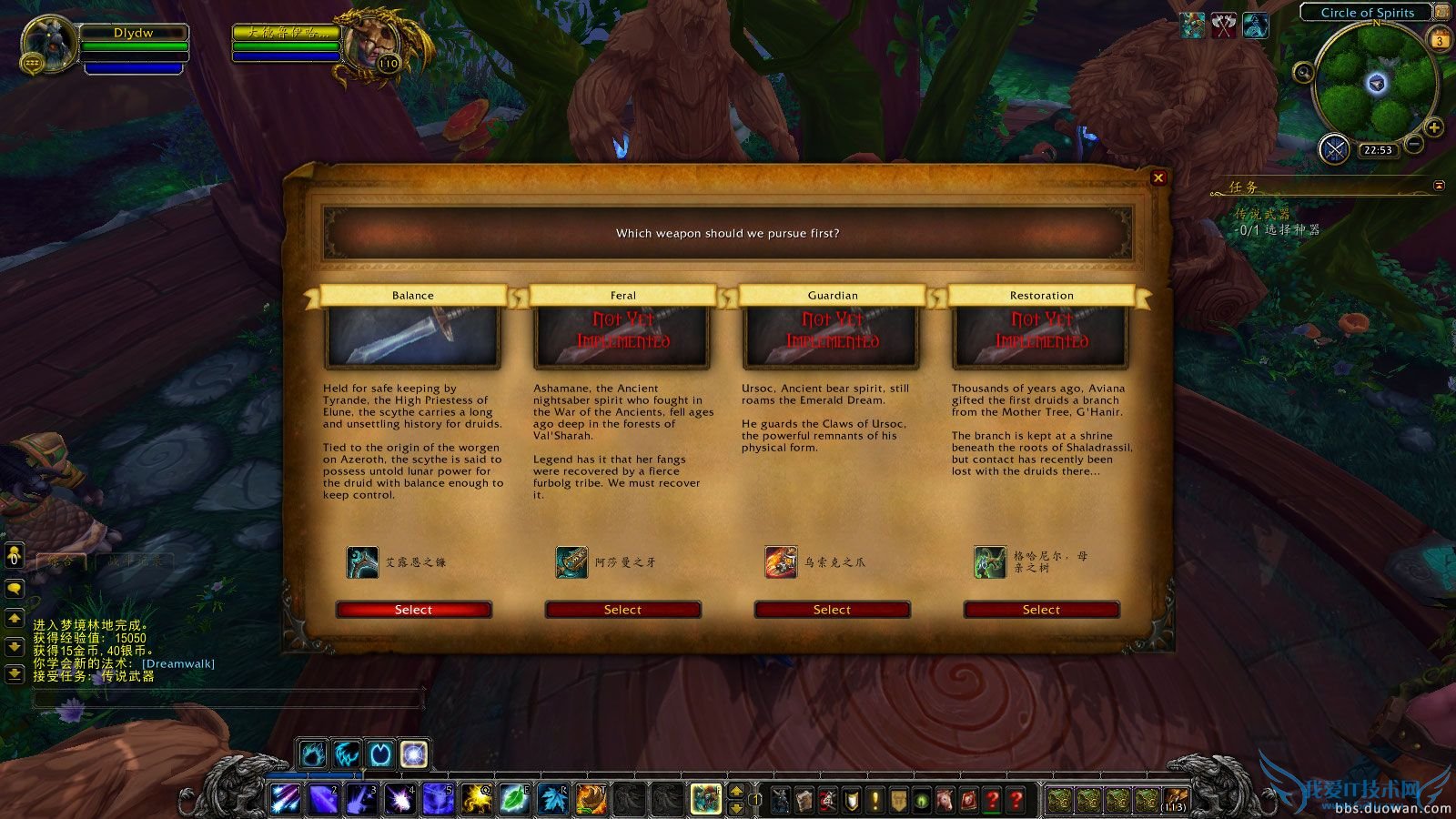Click the mail icon next to Circle of Spirits
The width and height of the screenshot is (1456, 819).
click(x=1442, y=12)
